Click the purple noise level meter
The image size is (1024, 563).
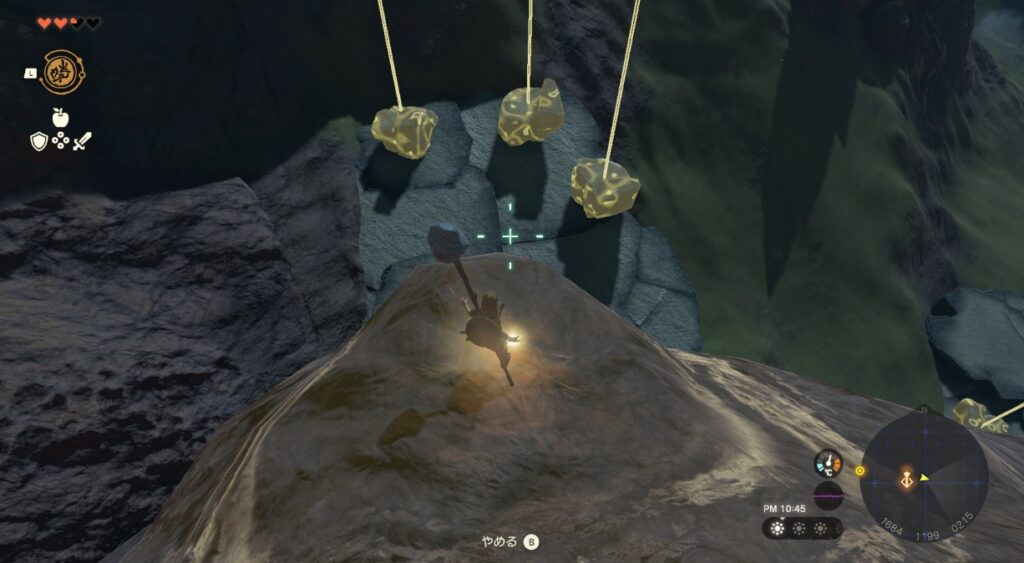click(x=827, y=495)
